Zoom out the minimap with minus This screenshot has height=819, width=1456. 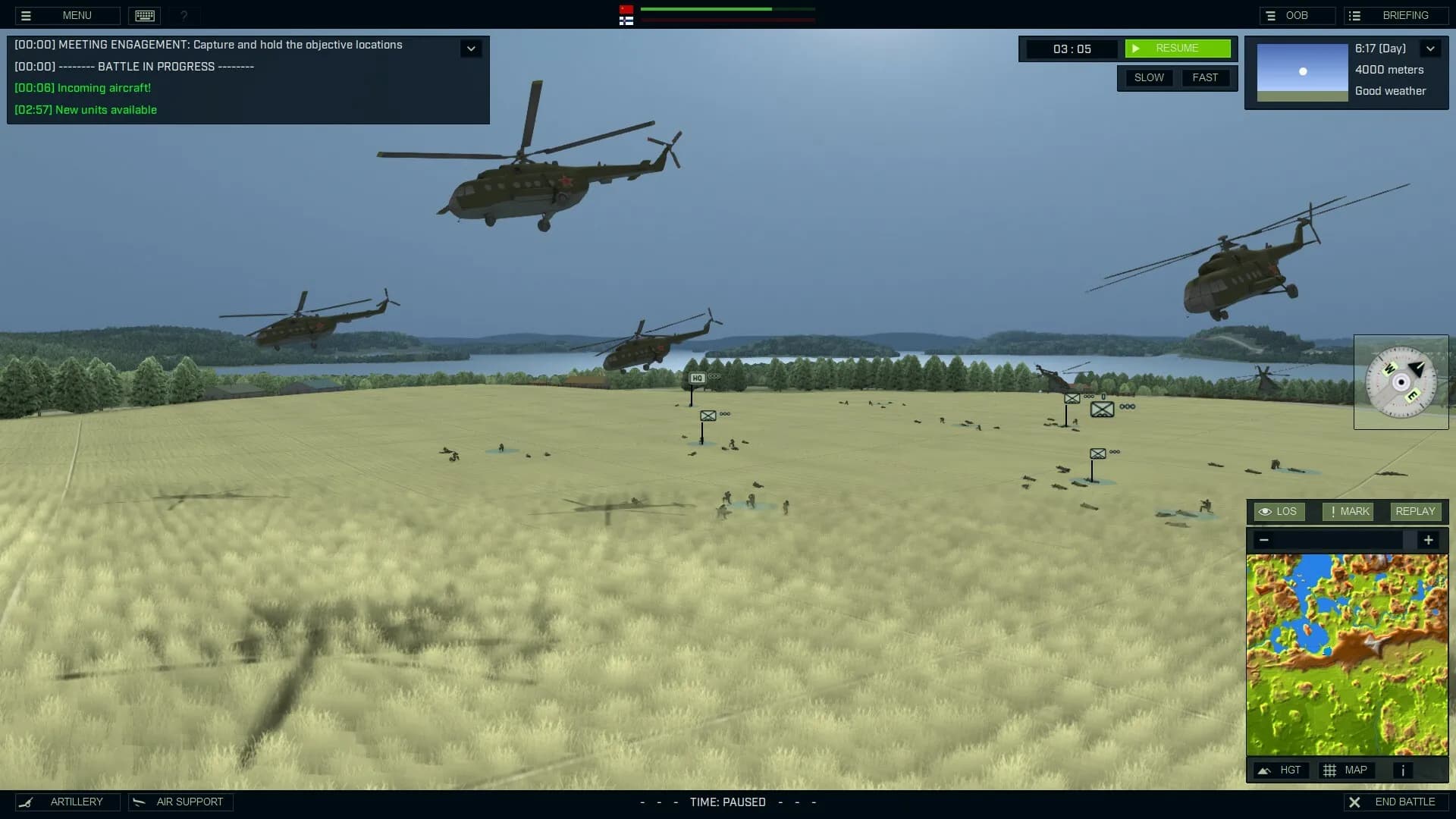tap(1263, 540)
